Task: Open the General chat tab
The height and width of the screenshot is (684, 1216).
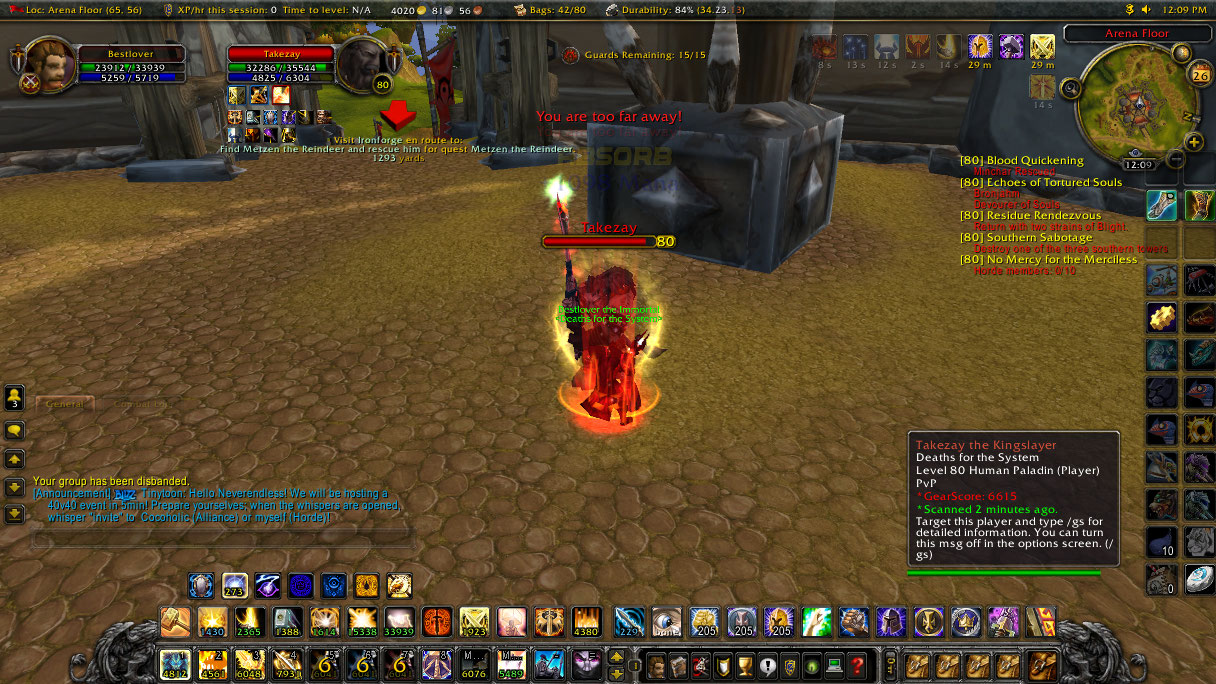Action: tap(65, 404)
